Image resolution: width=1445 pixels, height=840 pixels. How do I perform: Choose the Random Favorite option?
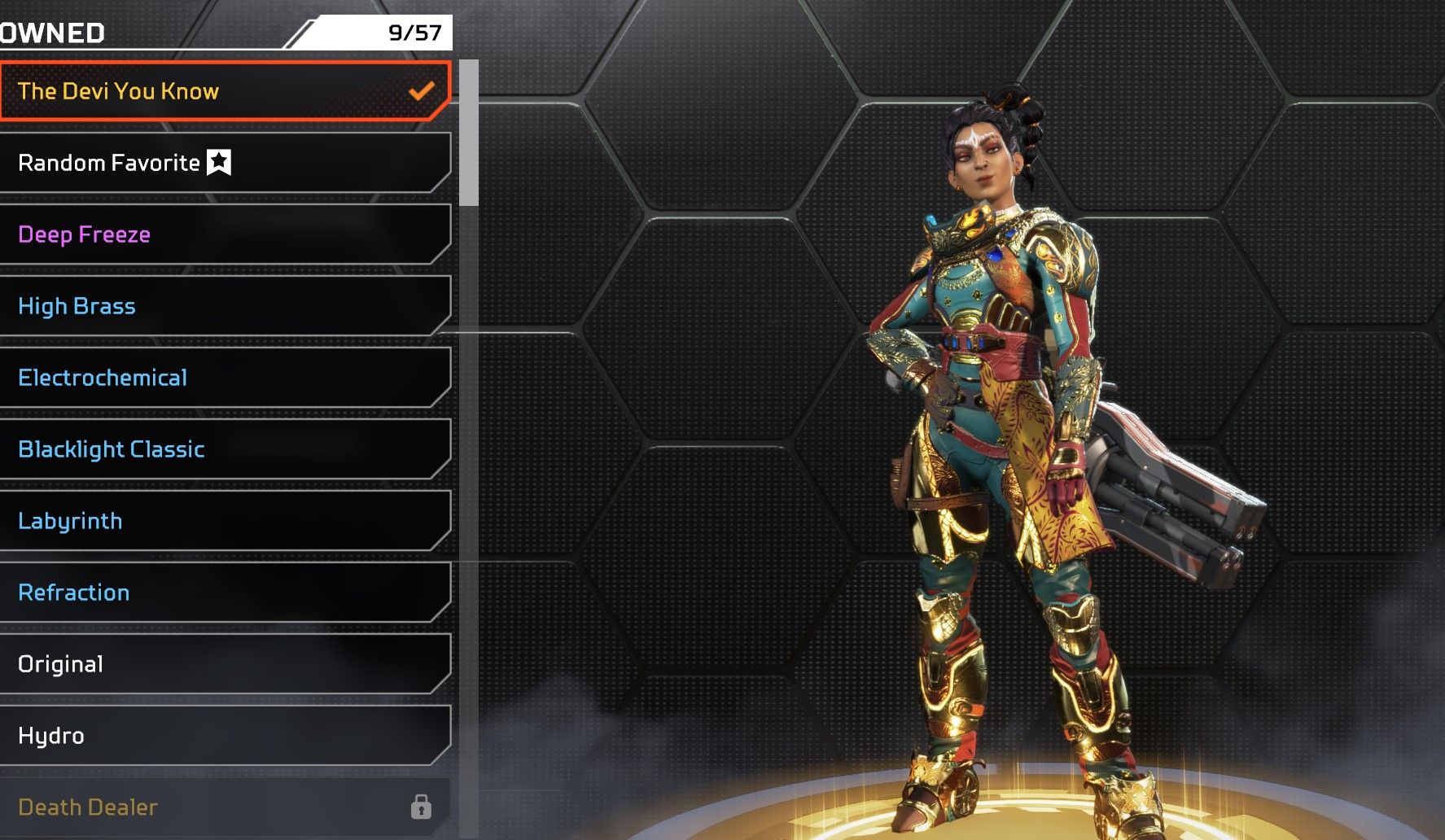click(x=224, y=163)
